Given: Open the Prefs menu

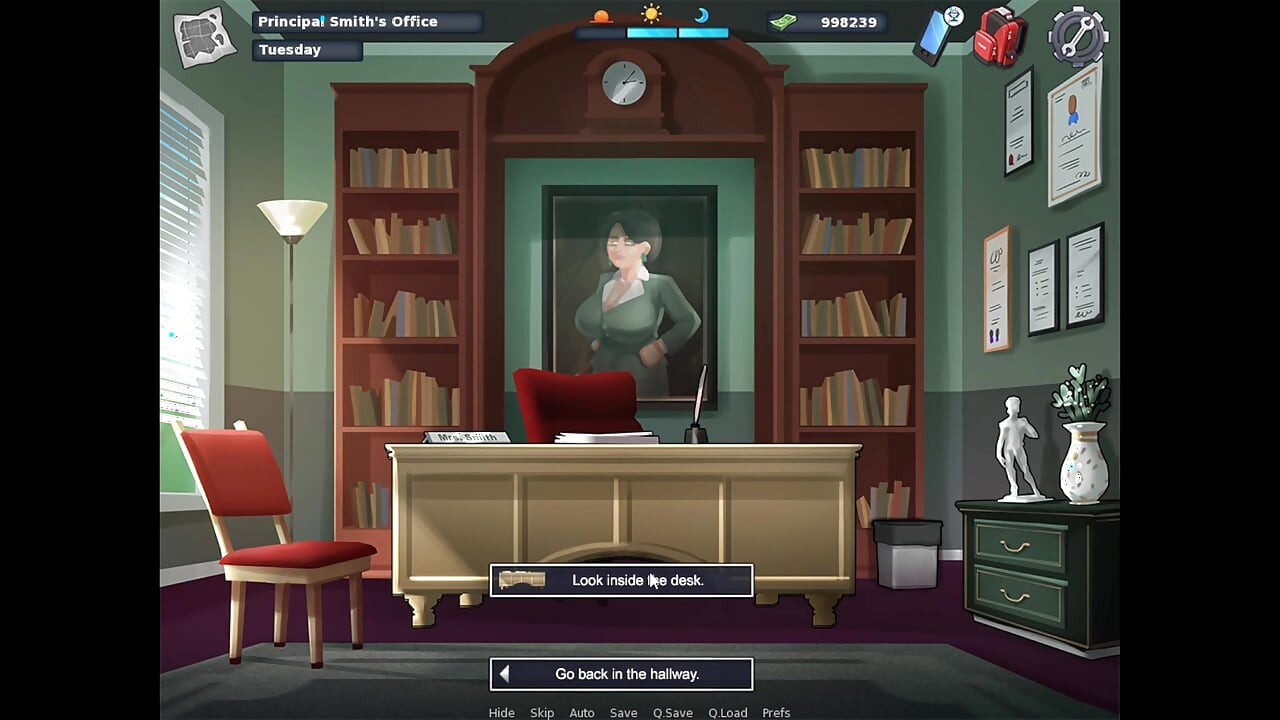Looking at the screenshot, I should 776,712.
